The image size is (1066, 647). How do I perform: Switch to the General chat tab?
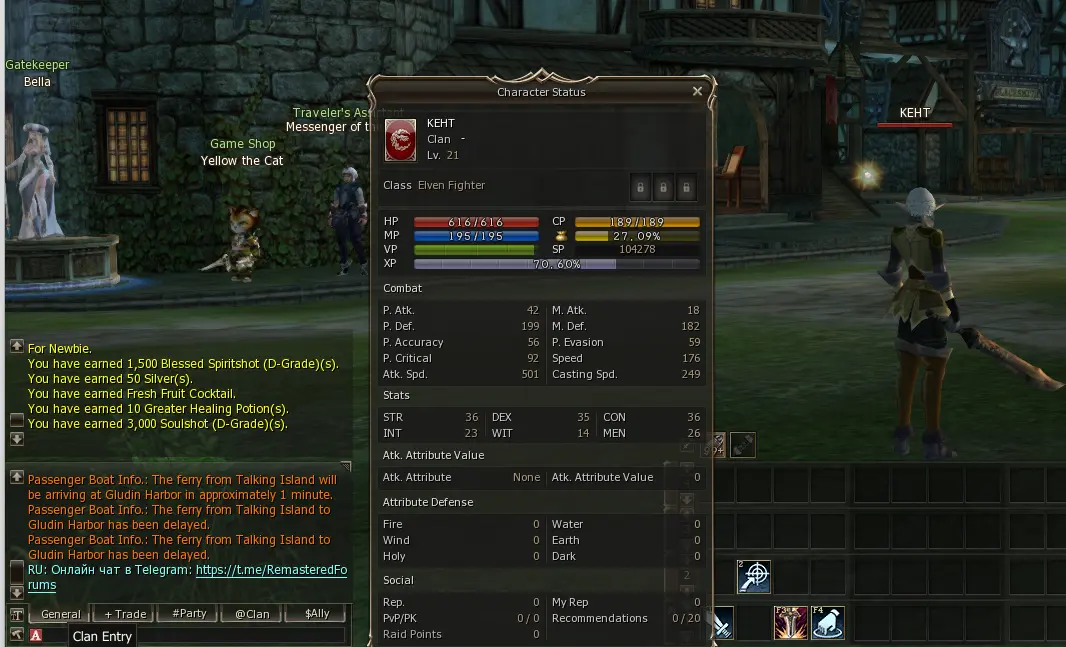[61, 614]
